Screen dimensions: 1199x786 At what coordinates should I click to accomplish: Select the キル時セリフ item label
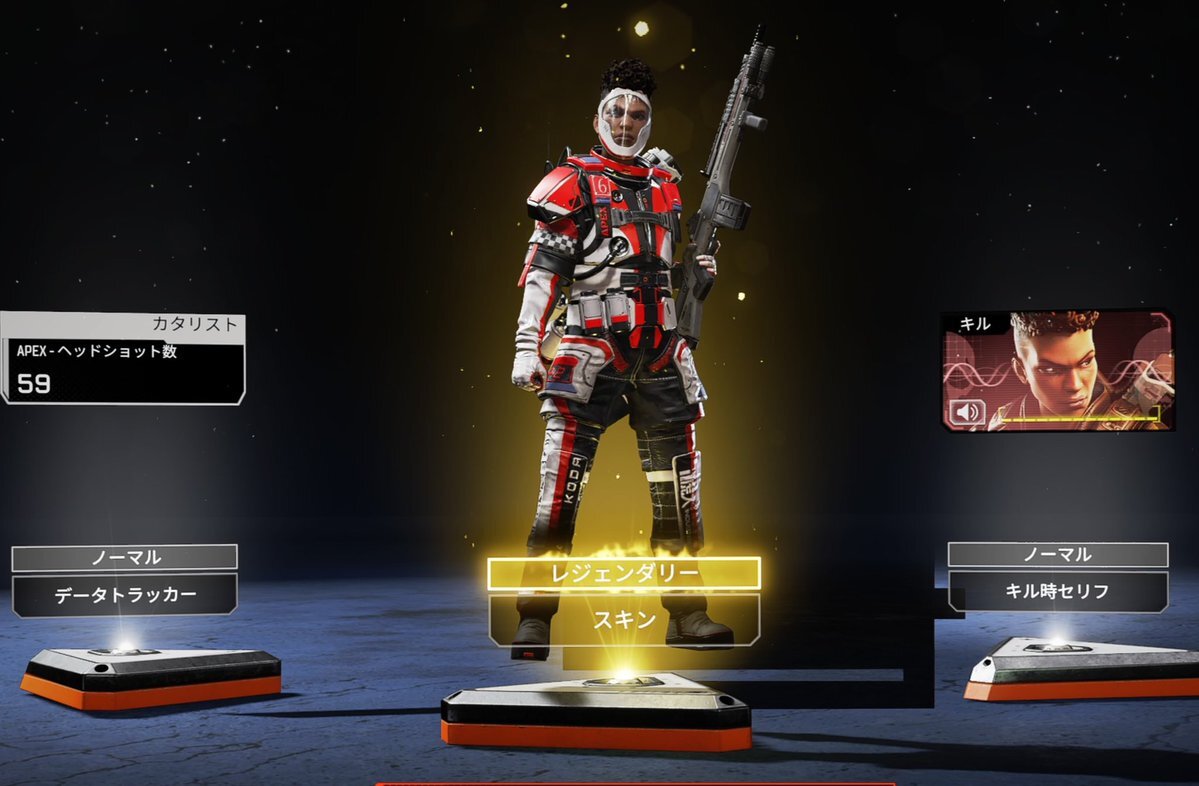coord(1057,591)
